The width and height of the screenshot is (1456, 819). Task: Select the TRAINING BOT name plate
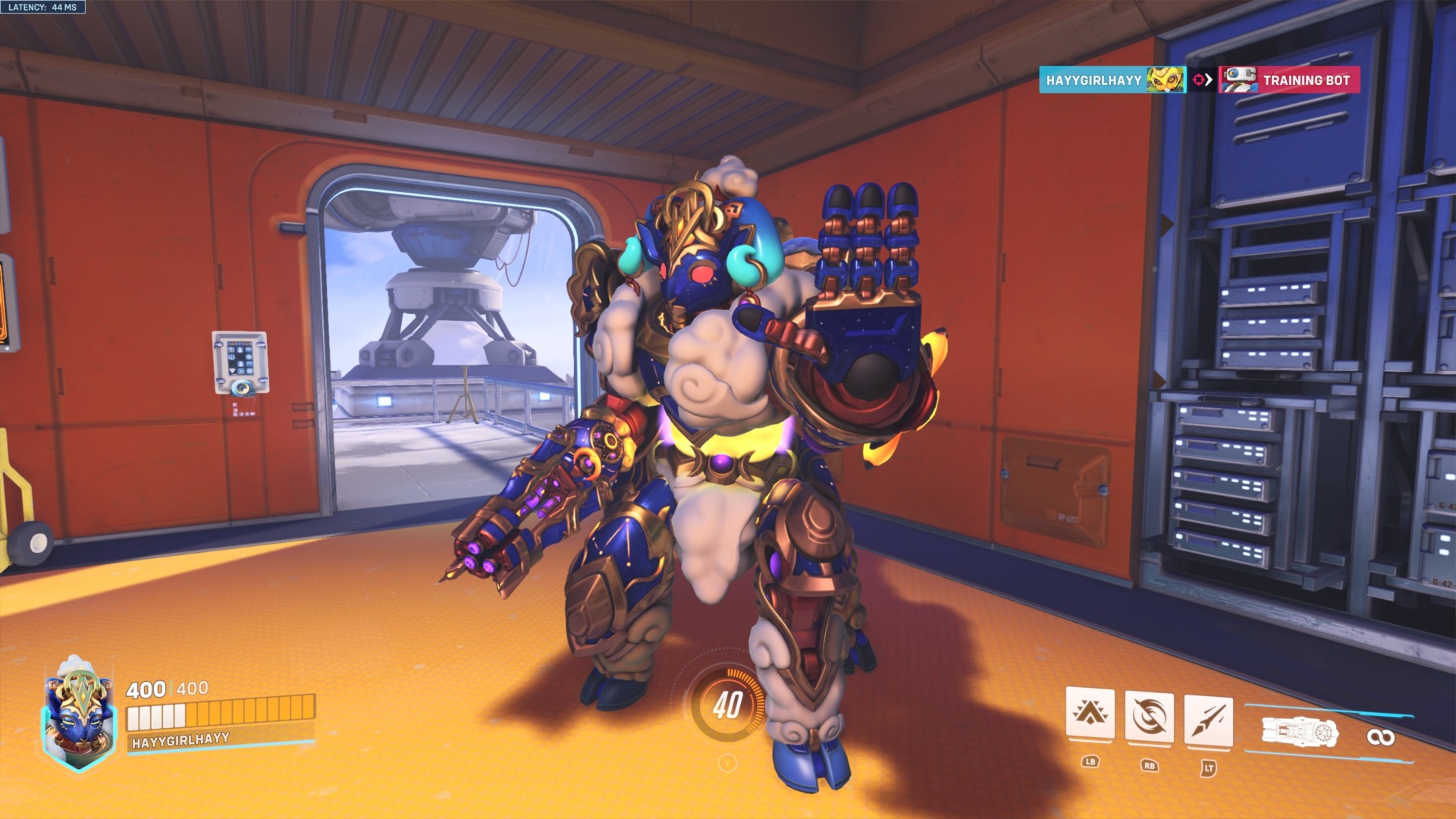coord(1308,78)
